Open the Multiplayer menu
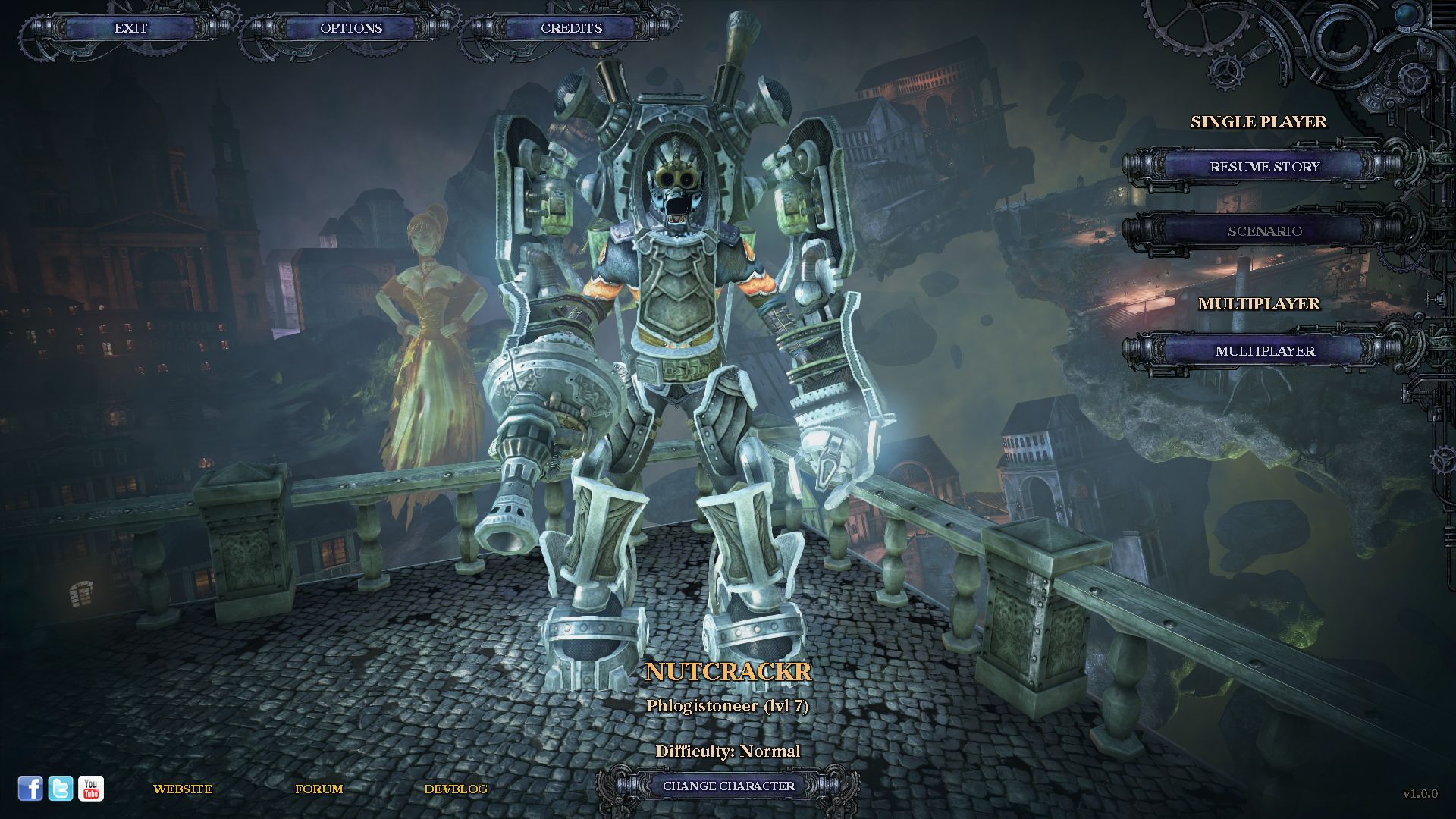The height and width of the screenshot is (819, 1456). (x=1264, y=351)
